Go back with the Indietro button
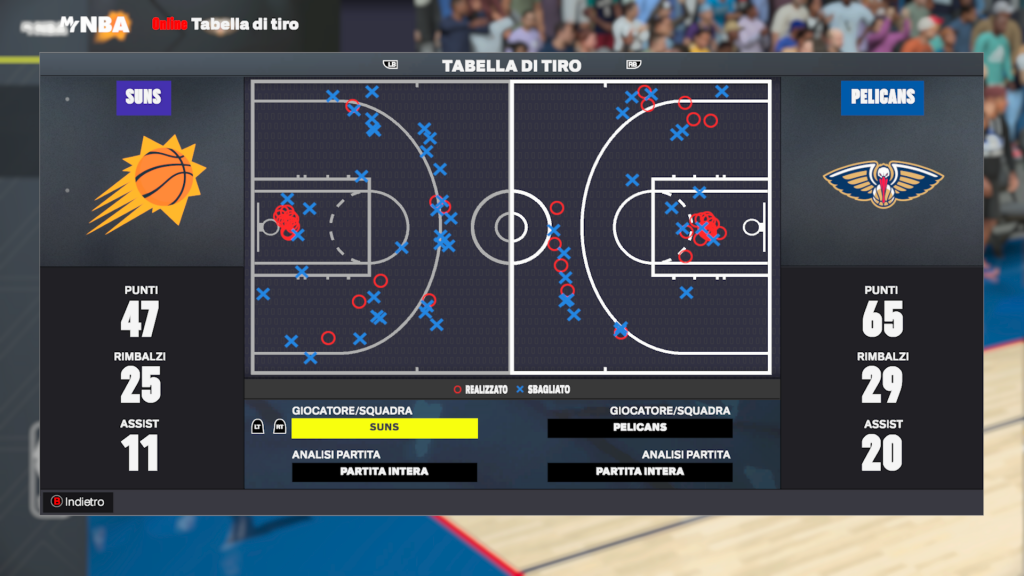This screenshot has height=576, width=1024. click(x=78, y=502)
